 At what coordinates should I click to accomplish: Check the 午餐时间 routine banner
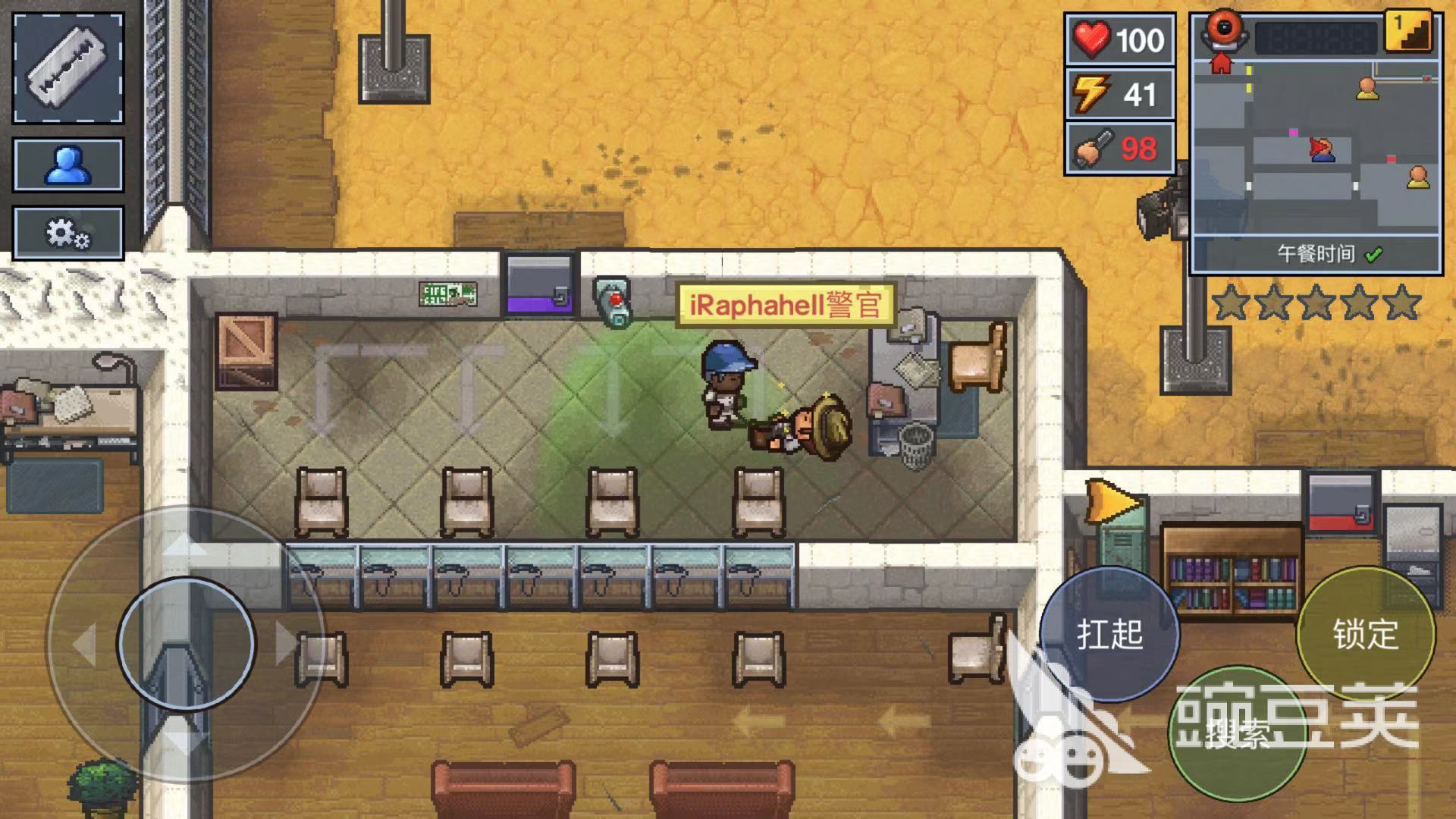coord(1316,254)
